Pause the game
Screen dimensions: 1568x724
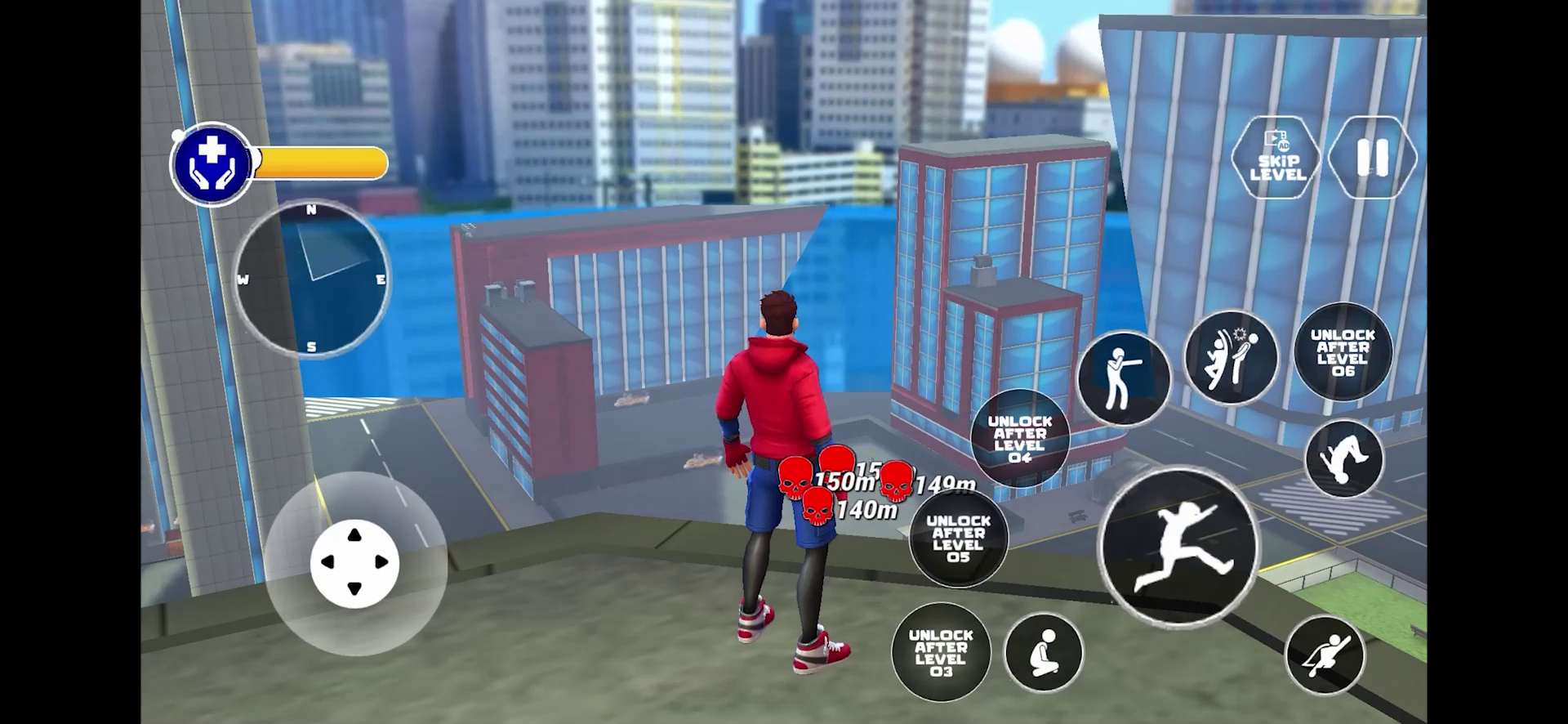point(1370,157)
